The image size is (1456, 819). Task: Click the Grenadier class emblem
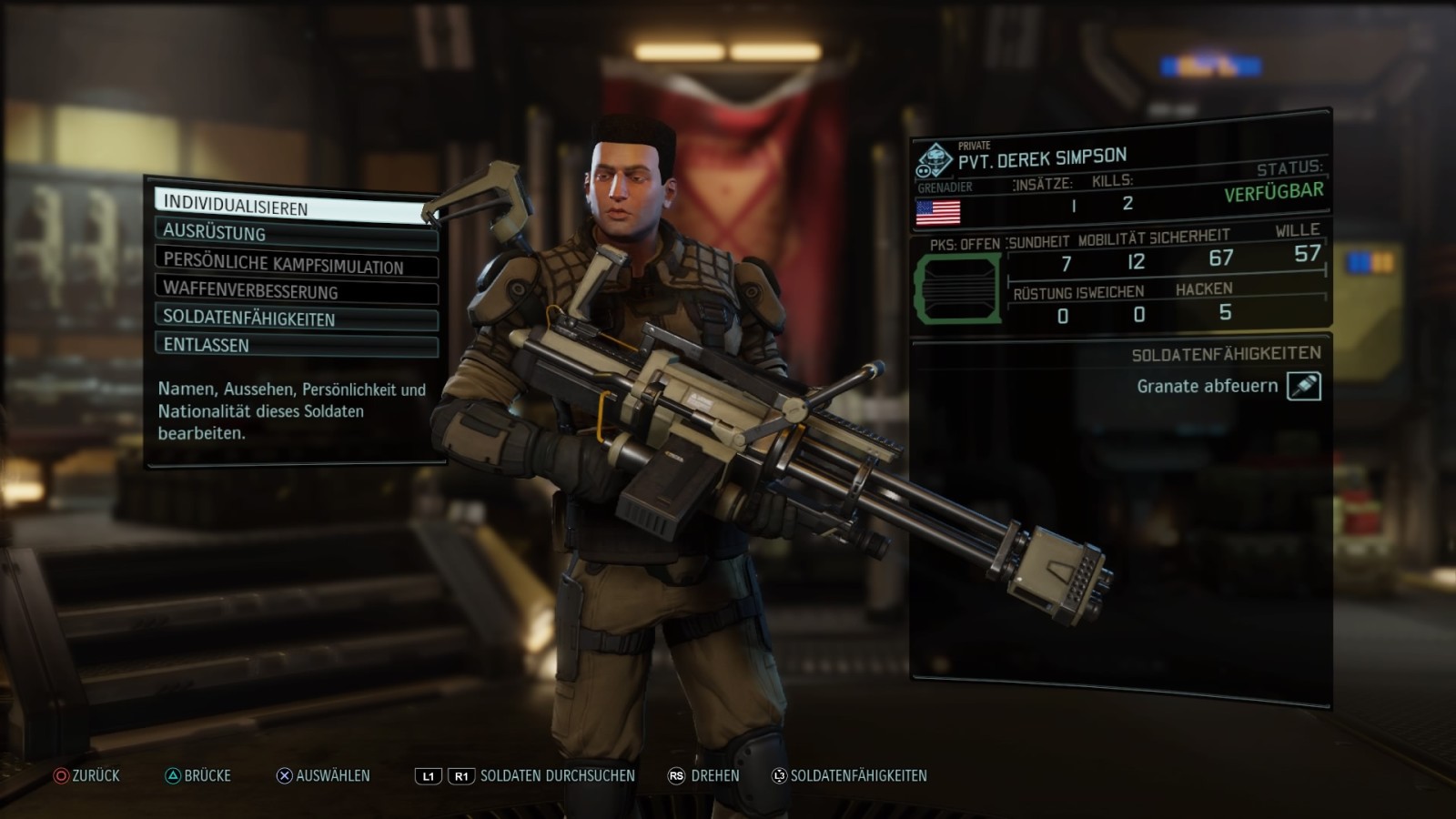pos(934,161)
